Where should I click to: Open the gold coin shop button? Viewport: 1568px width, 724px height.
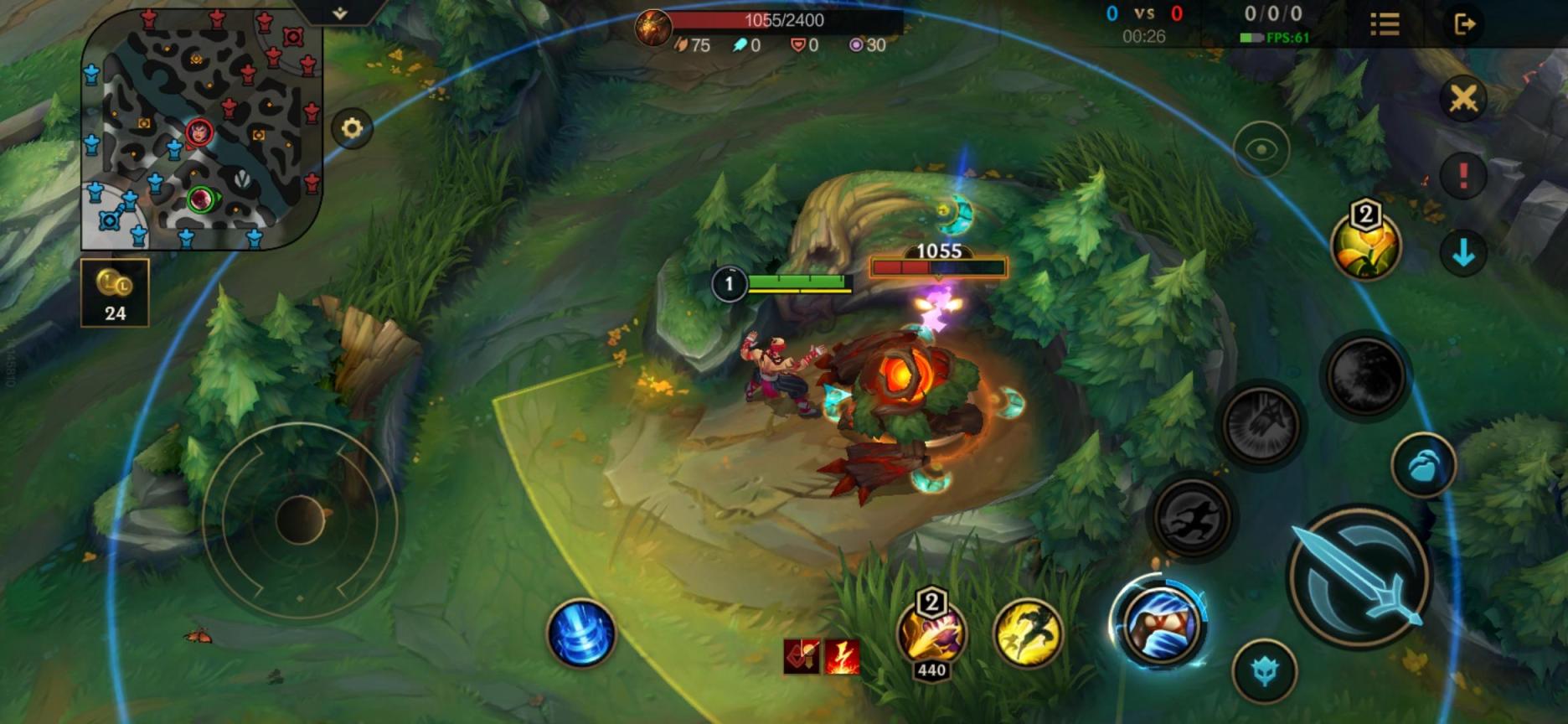click(115, 292)
